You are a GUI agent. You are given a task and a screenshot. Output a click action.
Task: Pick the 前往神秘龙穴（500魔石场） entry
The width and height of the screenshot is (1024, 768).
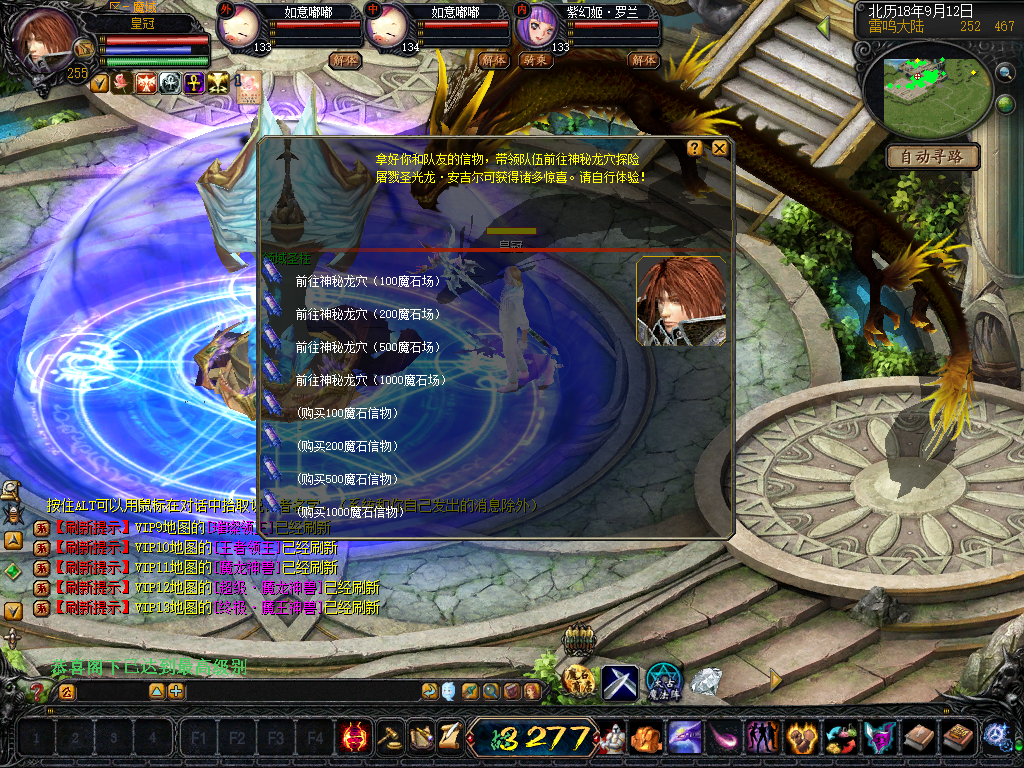(x=369, y=347)
